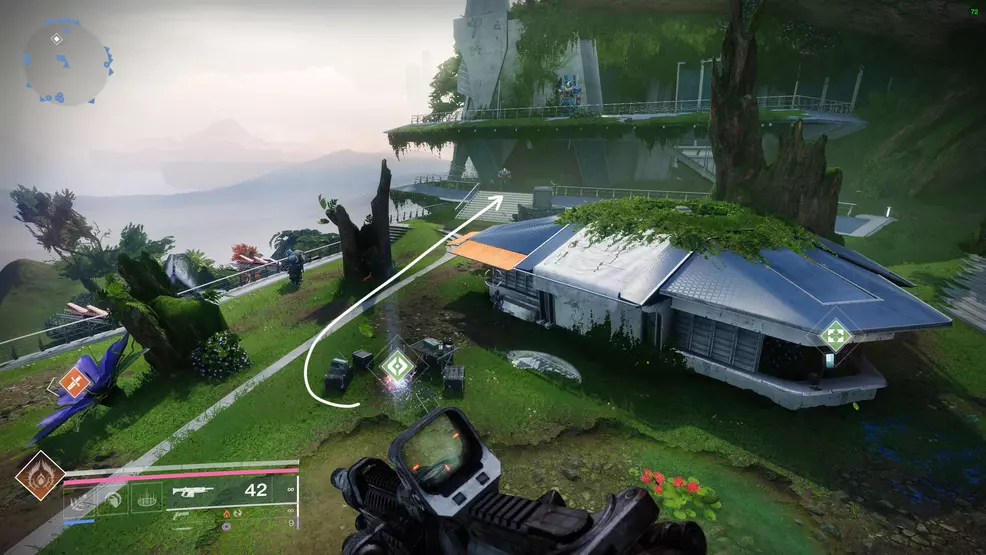Select the green waypoint marker by the building

834,335
